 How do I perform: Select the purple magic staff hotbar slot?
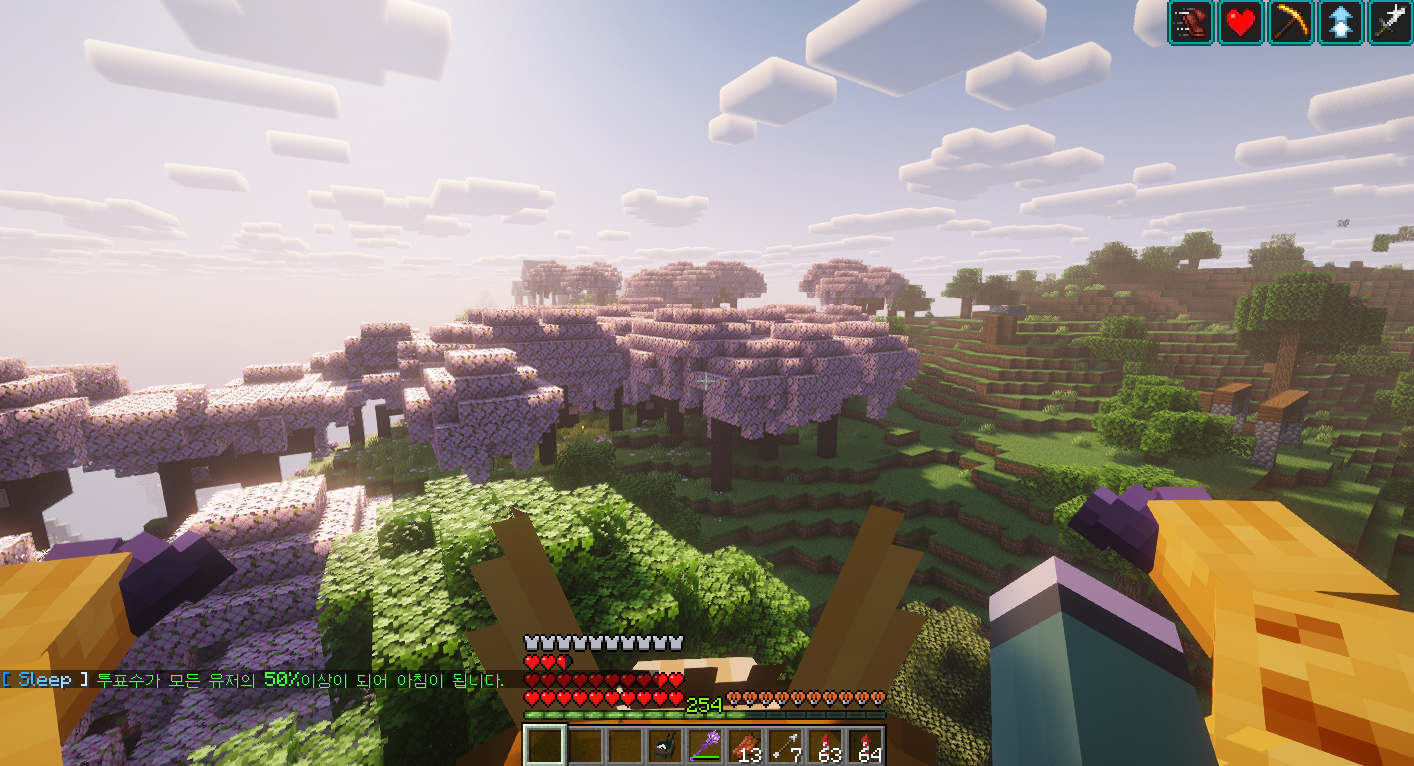click(706, 746)
